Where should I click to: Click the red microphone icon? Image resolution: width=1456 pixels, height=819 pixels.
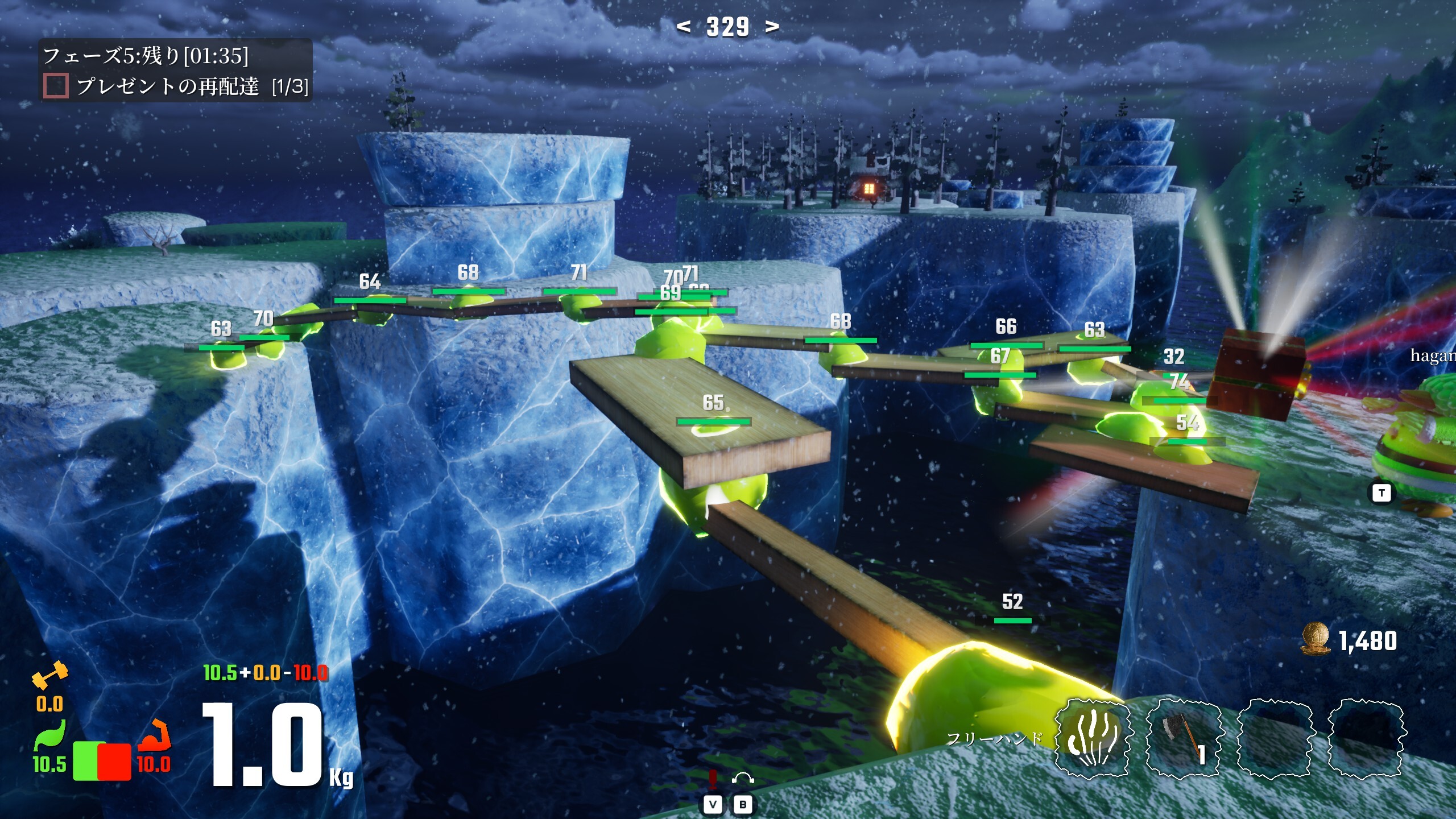(713, 779)
